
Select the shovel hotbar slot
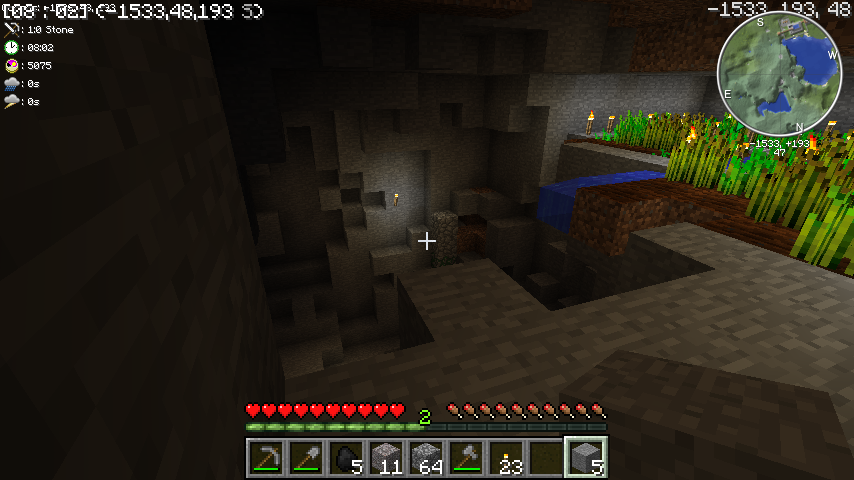pos(306,458)
